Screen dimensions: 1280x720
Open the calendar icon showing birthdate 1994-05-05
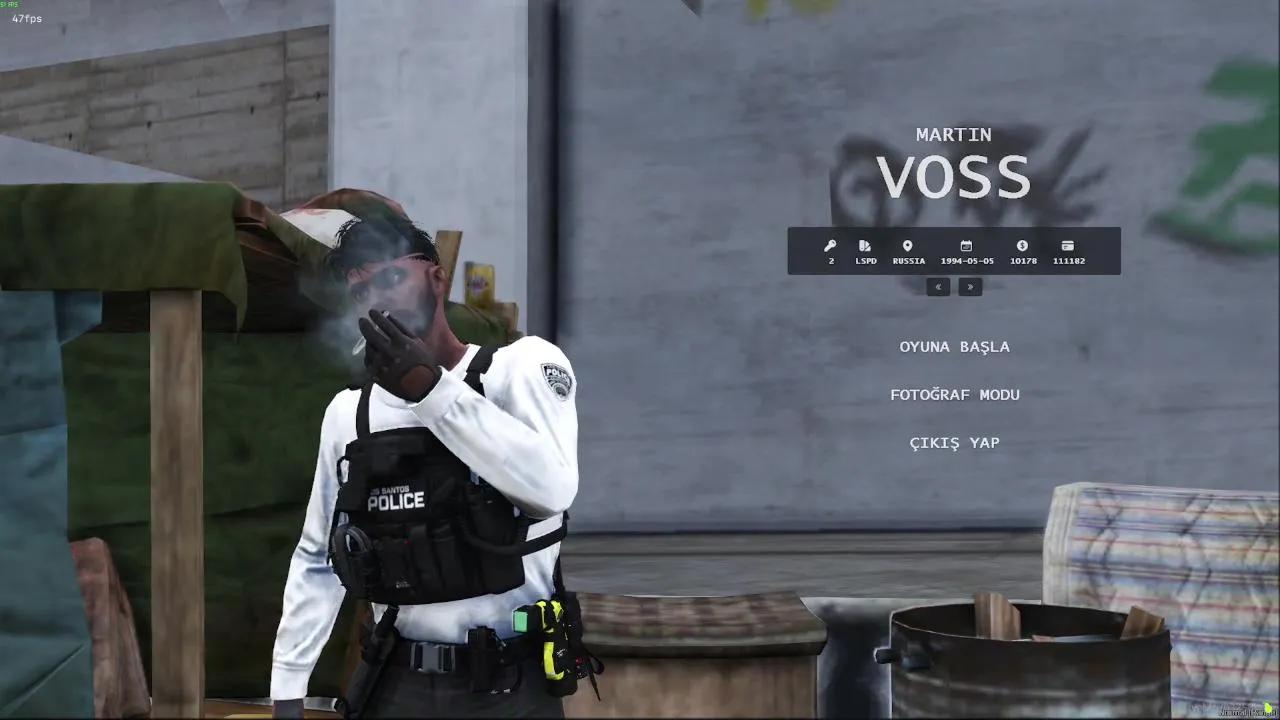[965, 245]
